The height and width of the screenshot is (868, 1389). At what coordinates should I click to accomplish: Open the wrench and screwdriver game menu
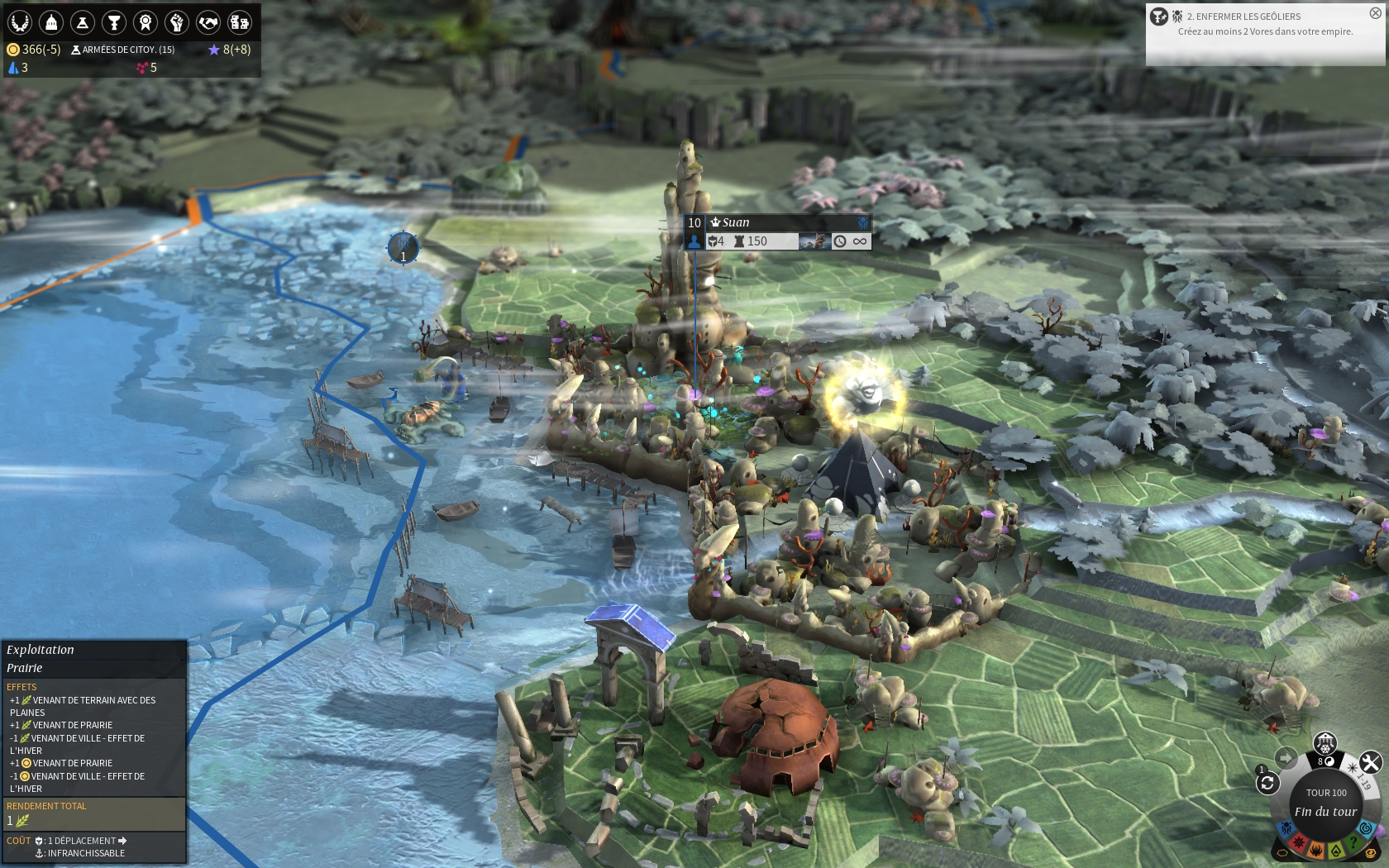pyautogui.click(x=1370, y=762)
